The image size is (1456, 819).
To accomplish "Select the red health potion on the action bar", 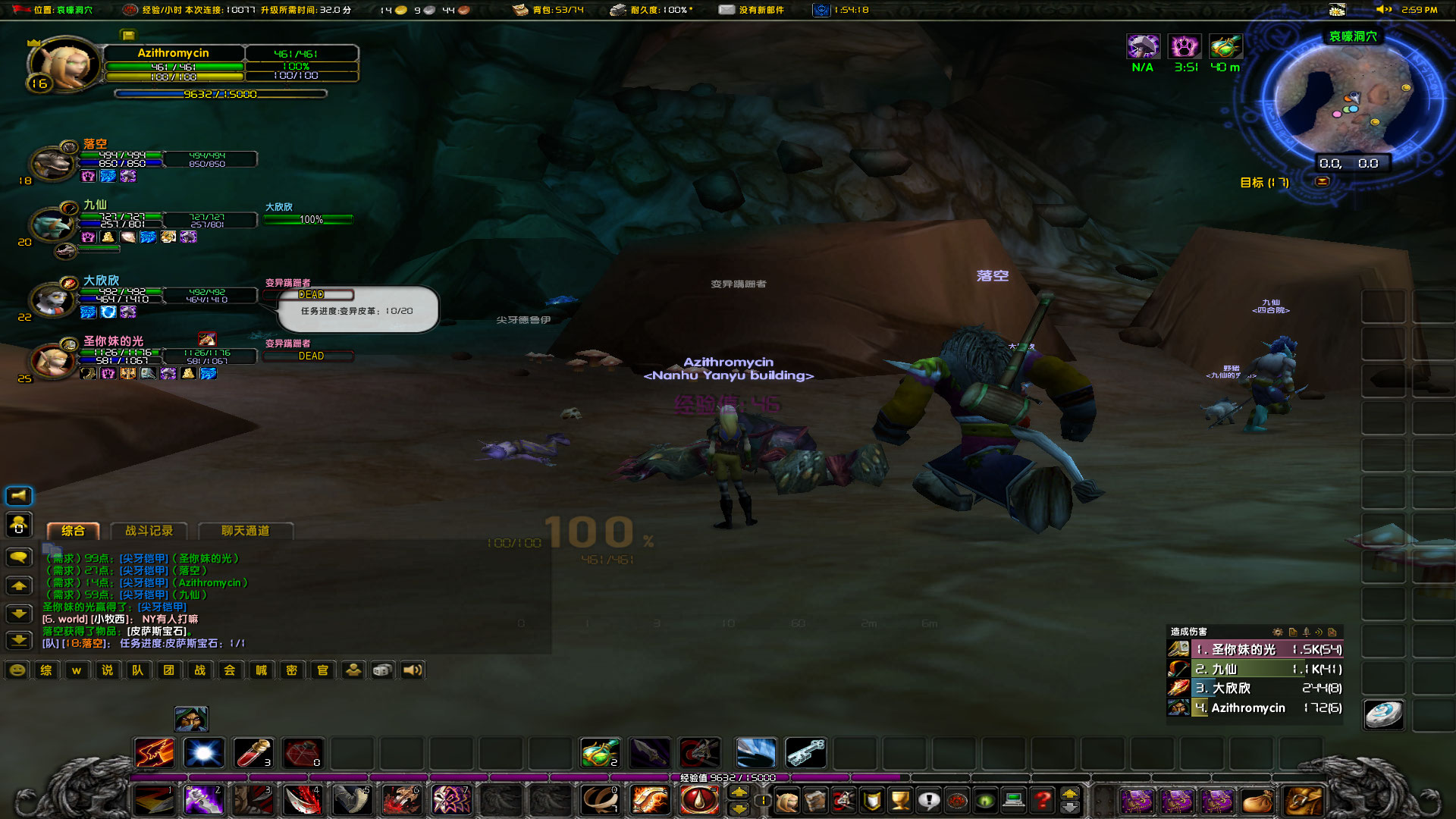I will tap(254, 753).
